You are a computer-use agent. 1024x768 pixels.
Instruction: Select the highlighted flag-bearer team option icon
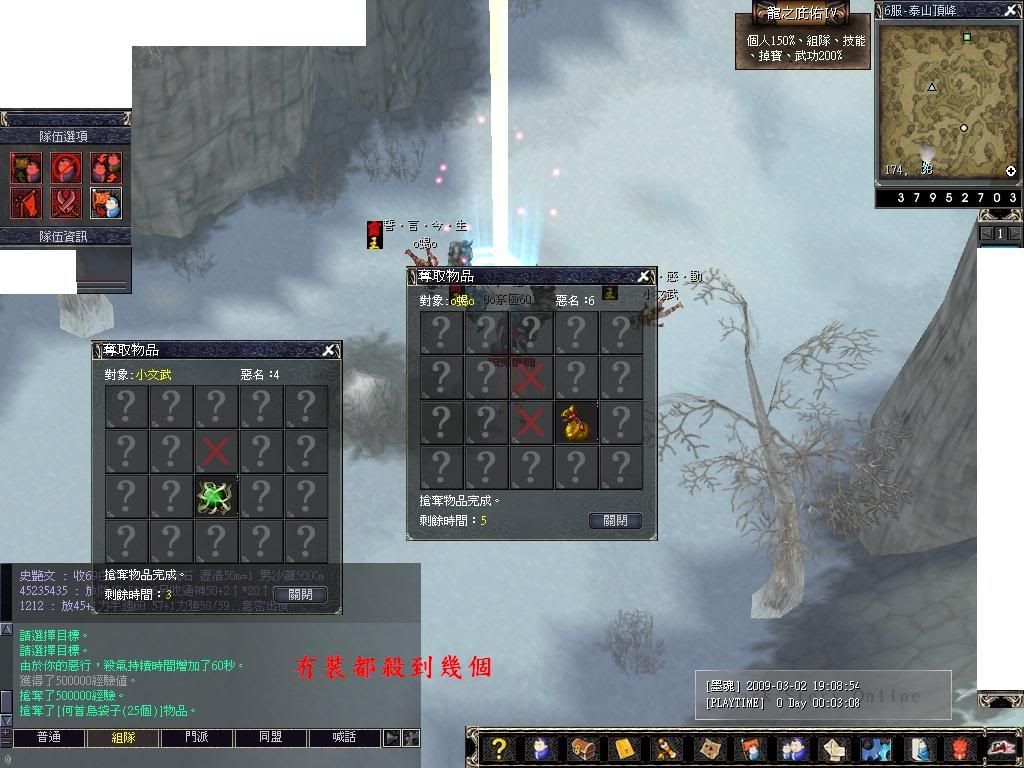coord(106,202)
